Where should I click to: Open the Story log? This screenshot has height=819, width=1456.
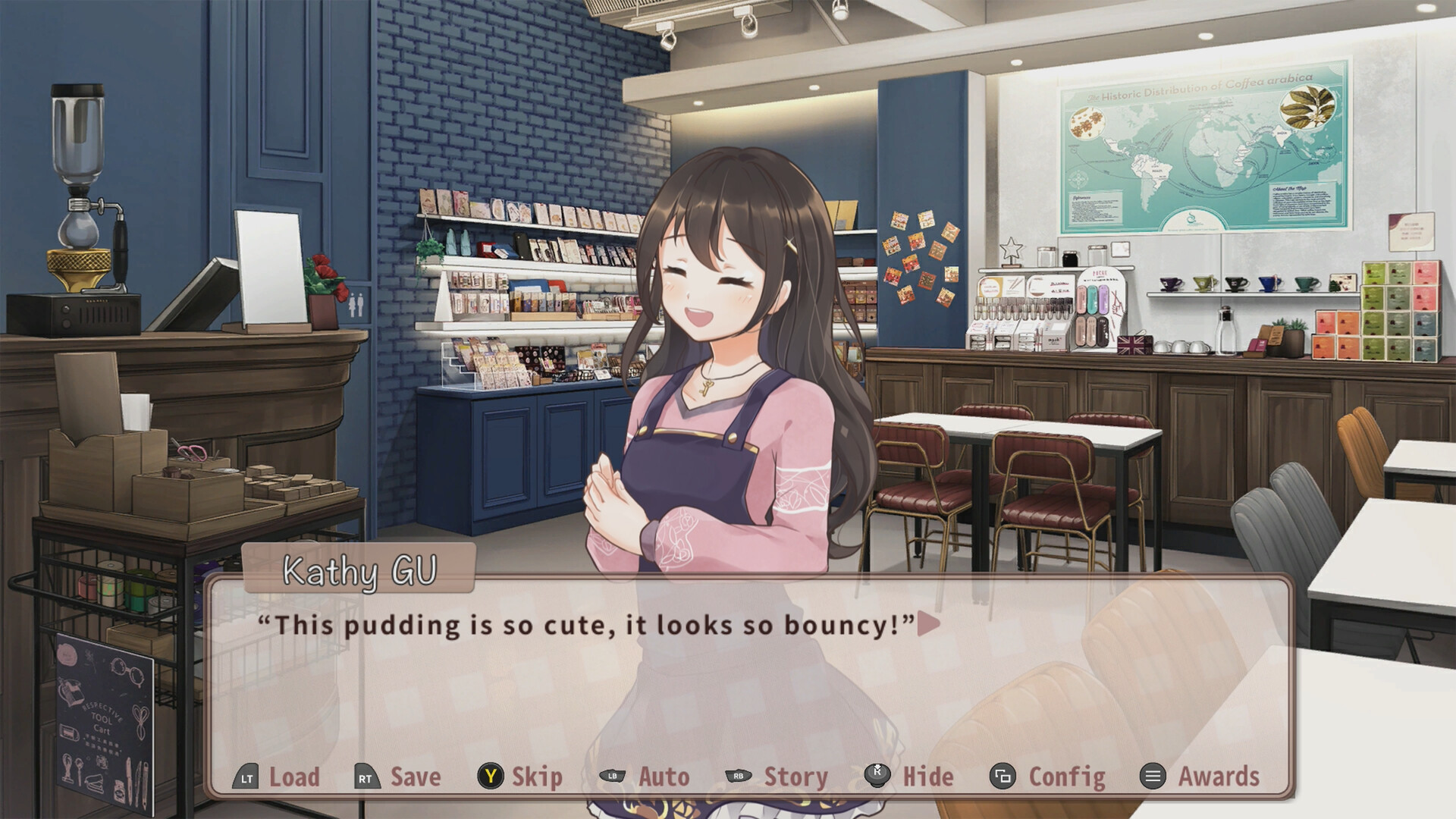point(795,777)
